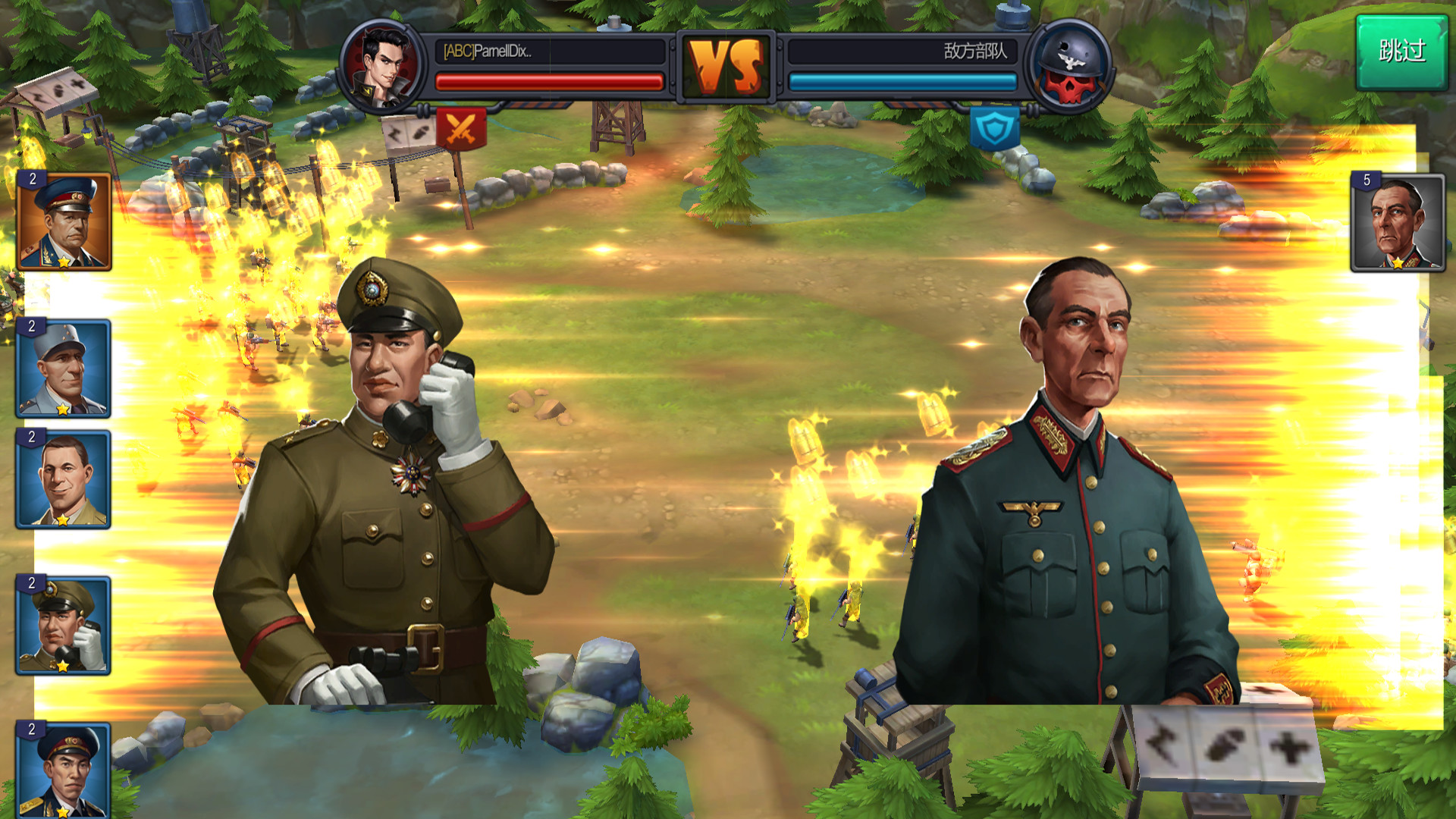Click the blue health bar of the enemy team
This screenshot has width=1456, height=819.
pos(902,80)
